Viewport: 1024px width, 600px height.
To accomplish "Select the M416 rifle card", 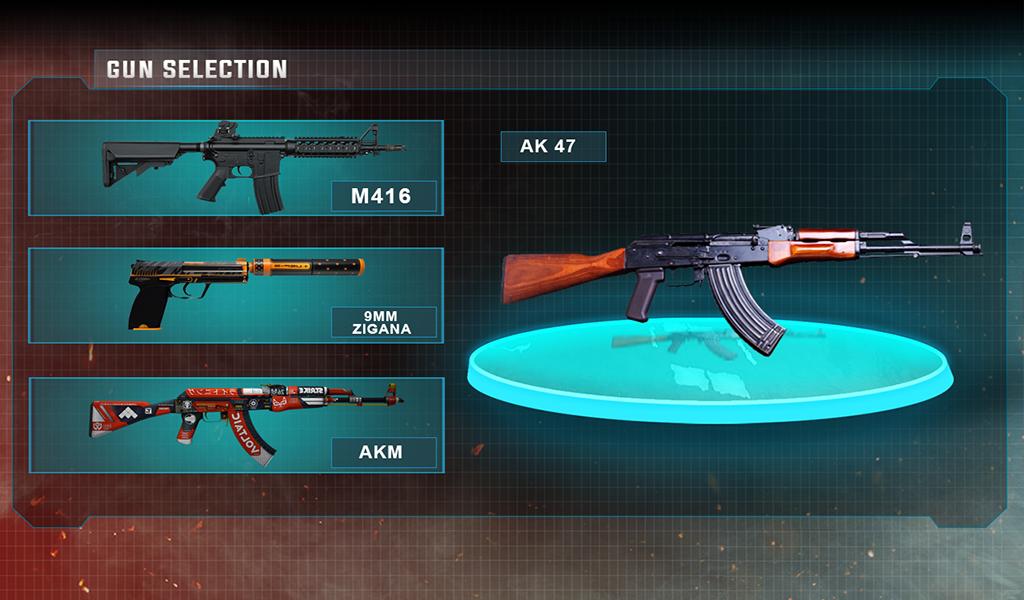I will click(236, 168).
